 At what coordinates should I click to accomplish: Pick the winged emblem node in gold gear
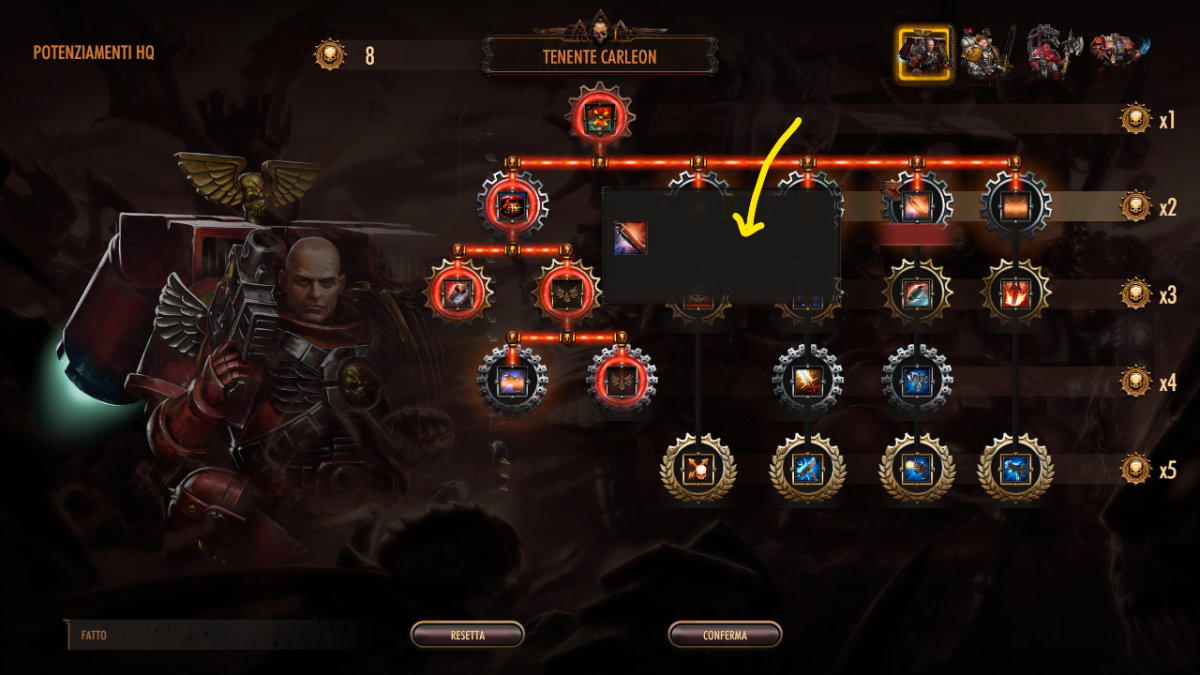click(x=567, y=294)
